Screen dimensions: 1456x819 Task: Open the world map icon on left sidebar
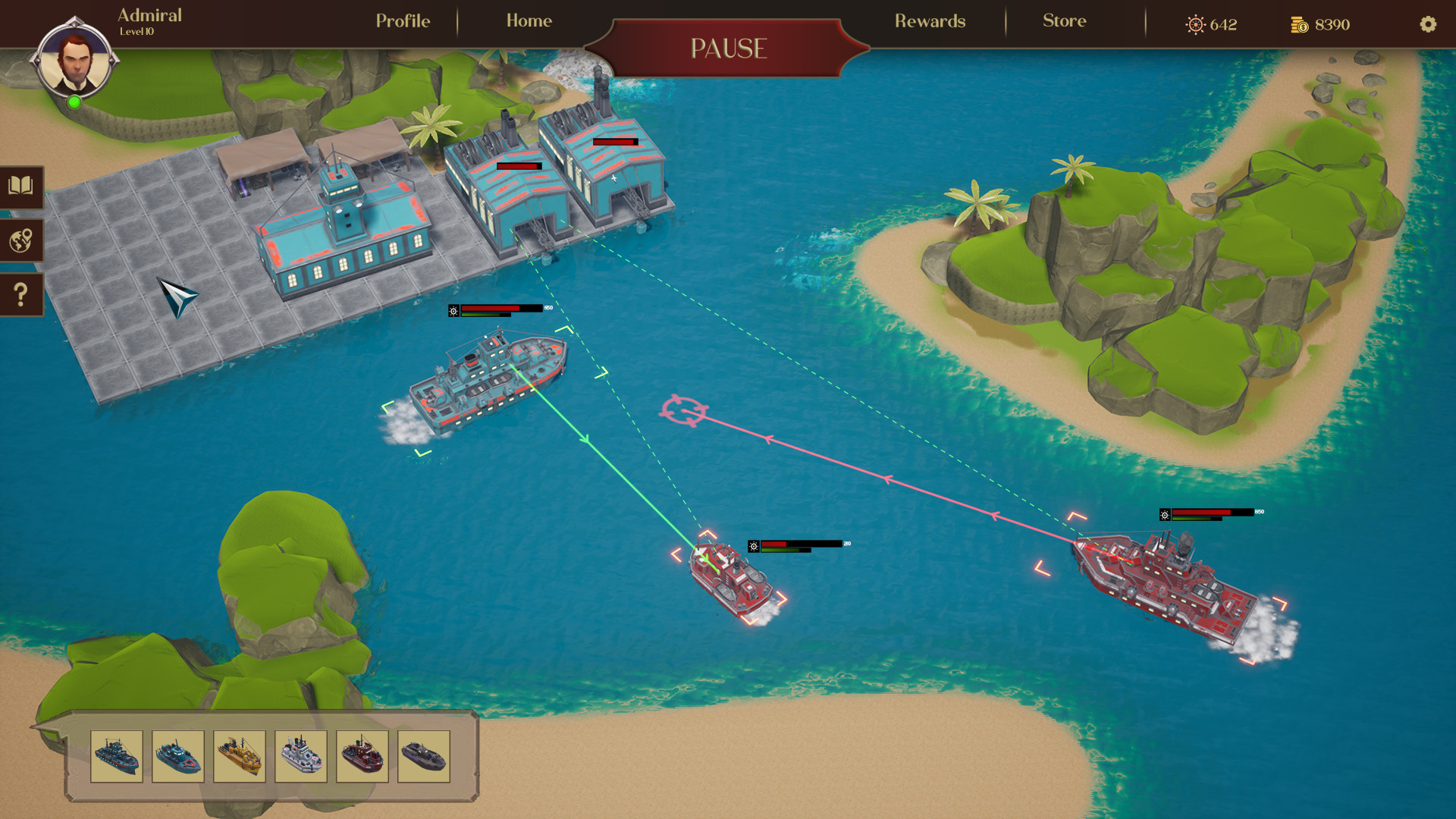coord(20,241)
